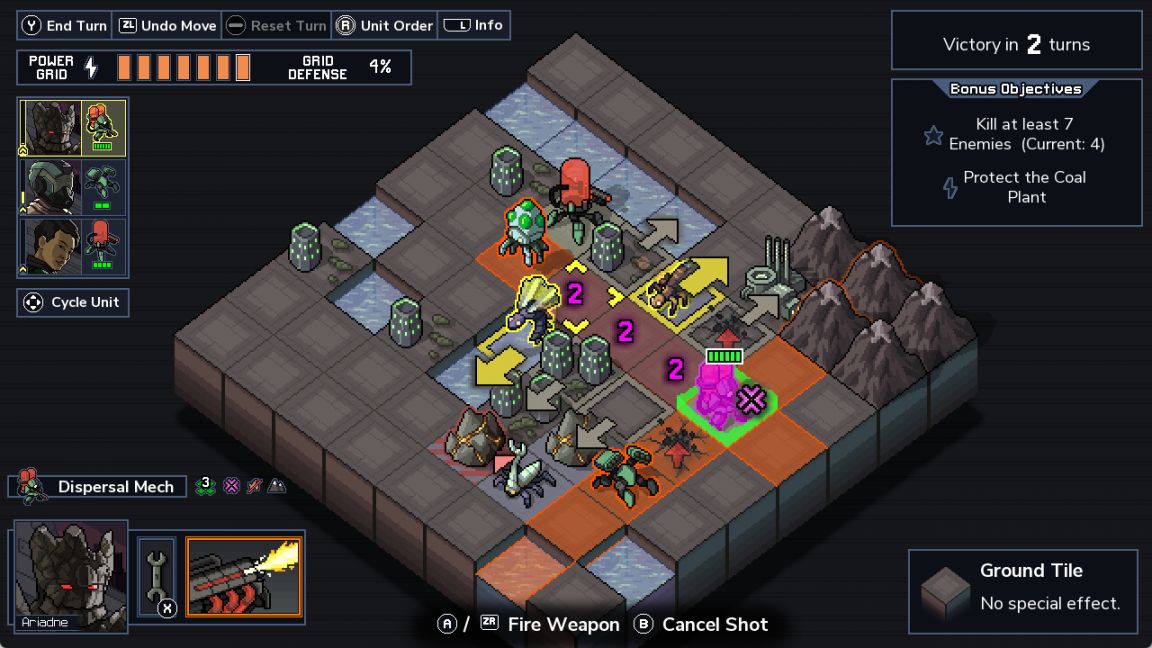Screen dimensions: 1152x648
Task: Cancel the shot
Action: (701, 625)
